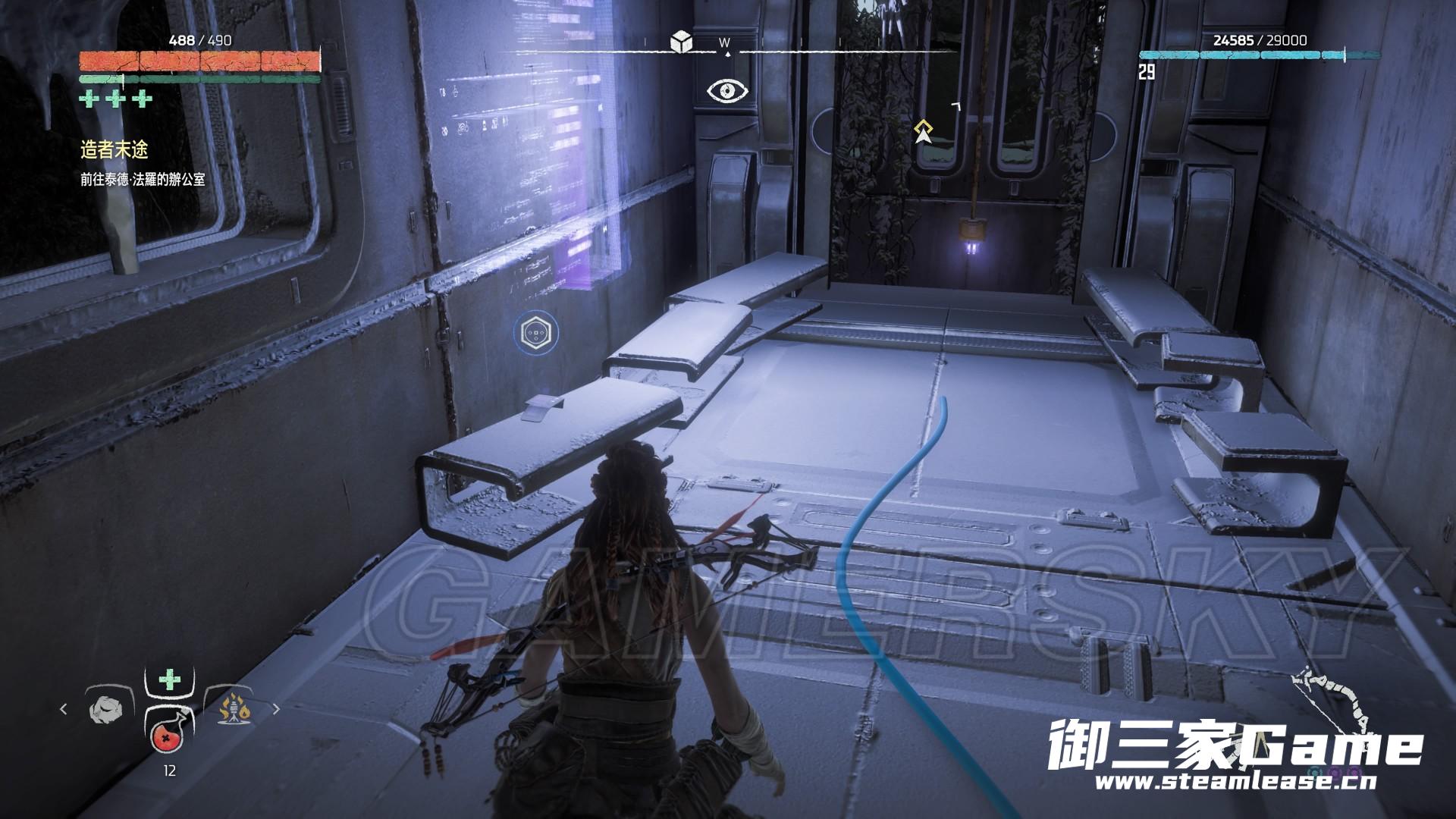1456x819 pixels.
Task: Open the 造者末途 quest tracker
Action: 114,150
